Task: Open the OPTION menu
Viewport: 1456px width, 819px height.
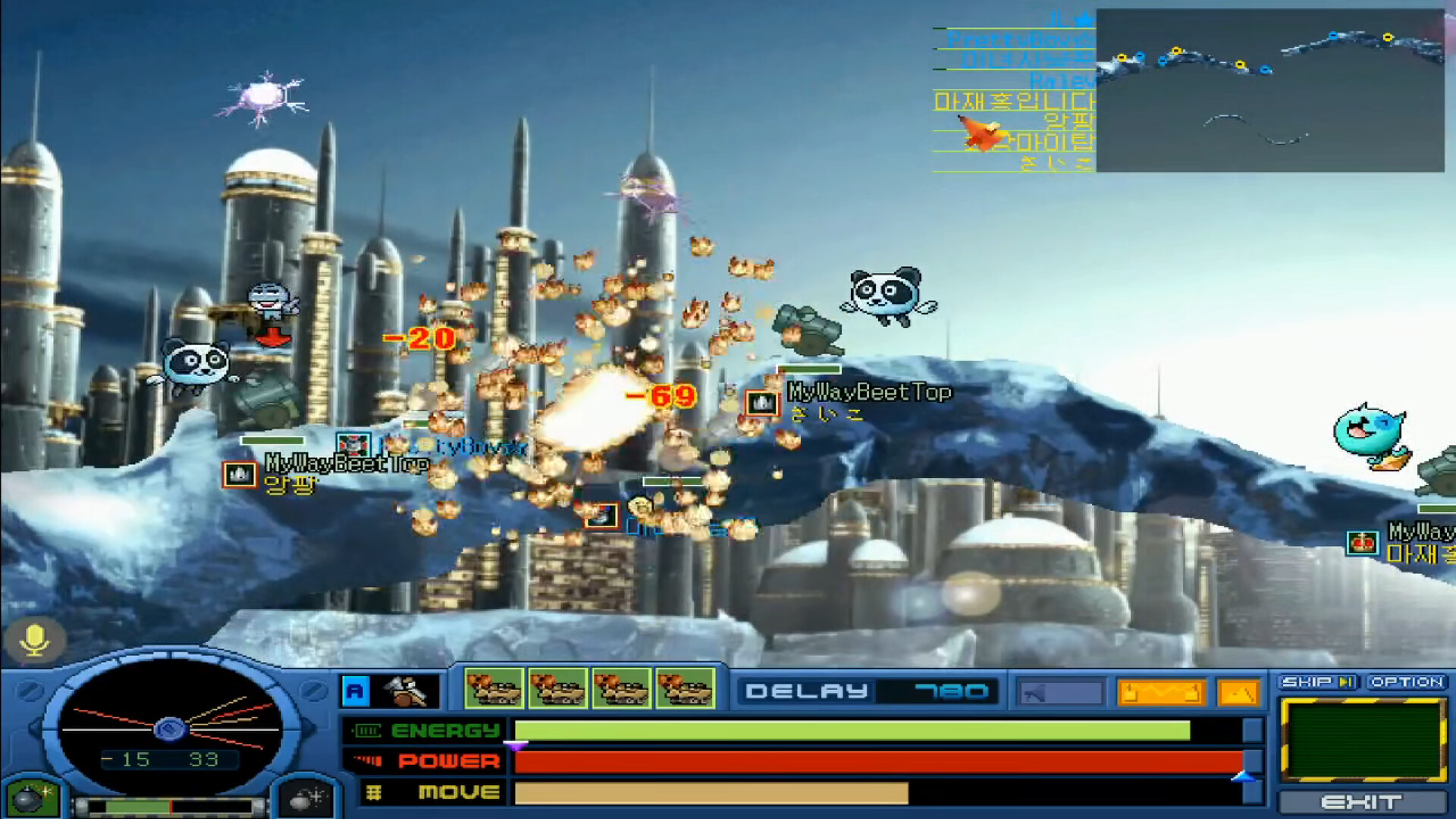Action: [1407, 680]
